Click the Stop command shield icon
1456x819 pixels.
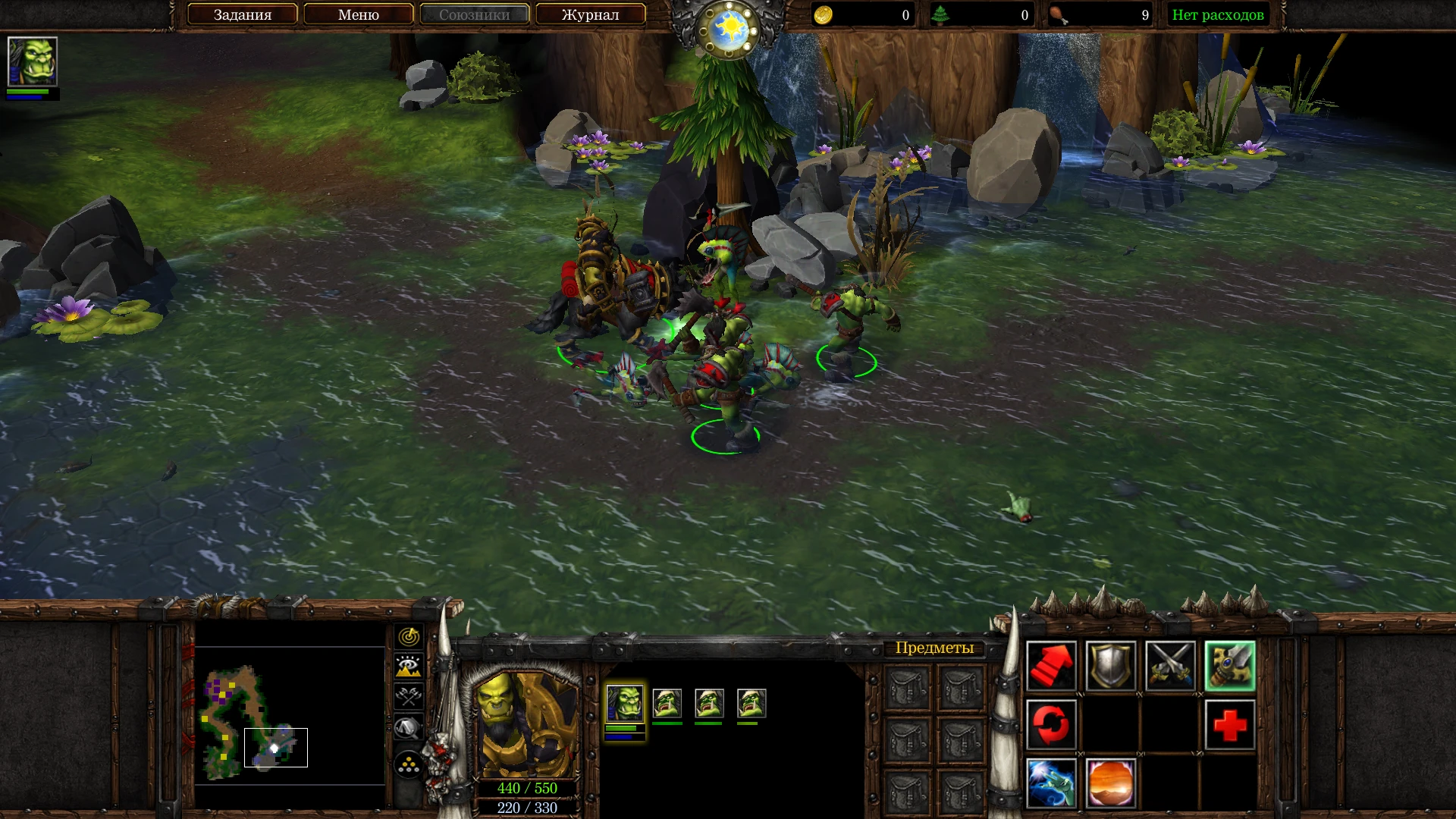tap(1109, 666)
